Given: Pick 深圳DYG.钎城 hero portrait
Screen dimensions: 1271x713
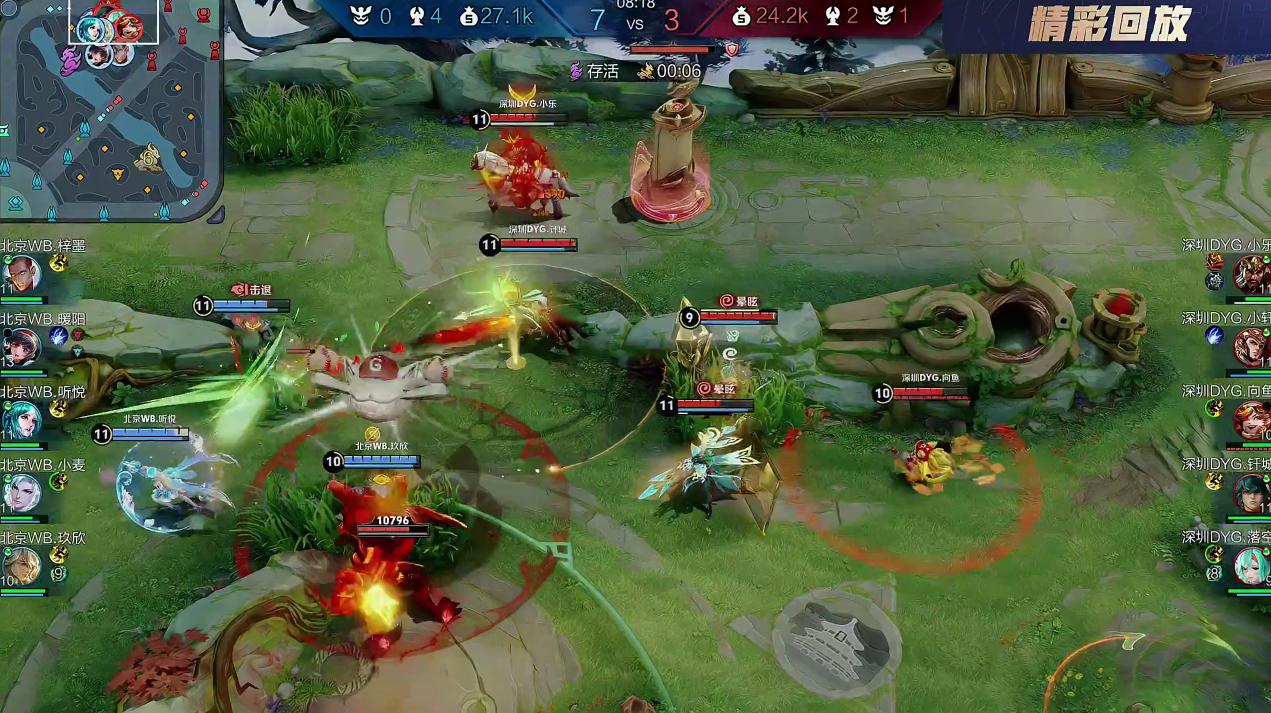Looking at the screenshot, I should click(x=1251, y=493).
